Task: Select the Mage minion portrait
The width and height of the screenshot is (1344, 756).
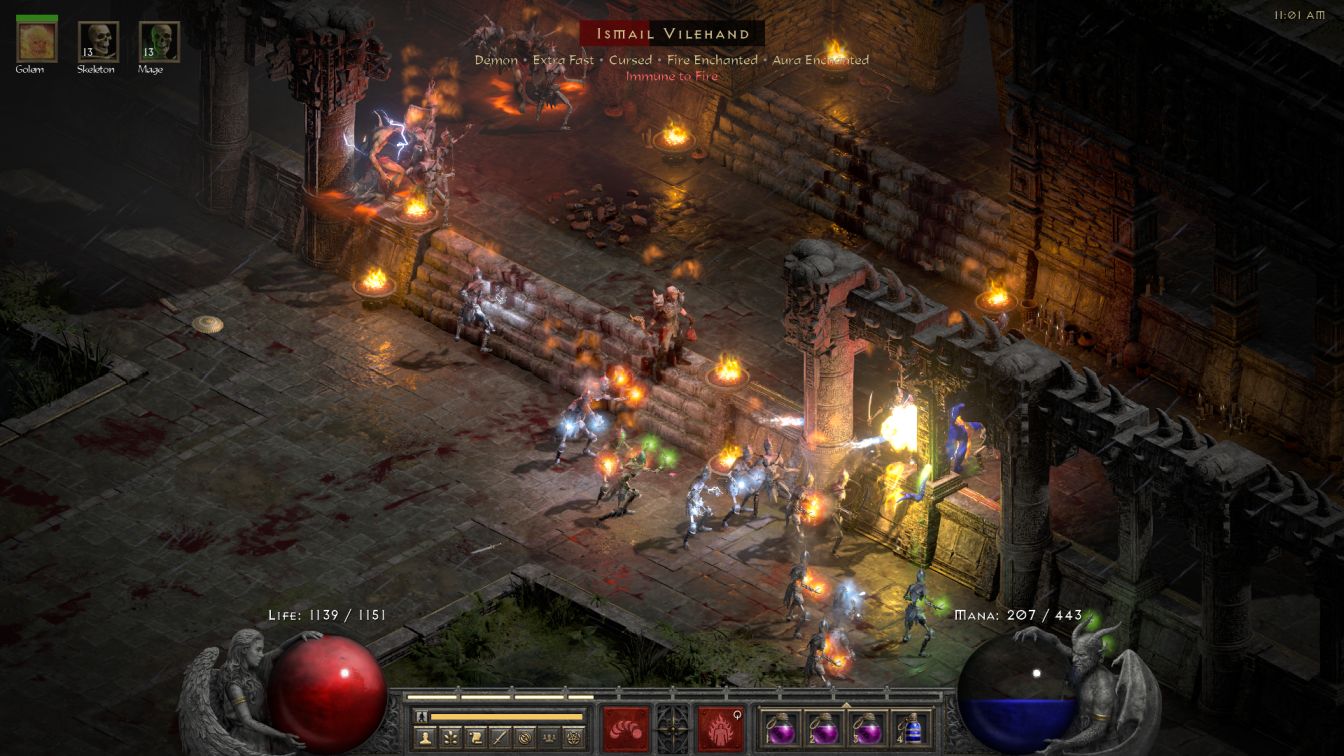Action: [x=158, y=41]
